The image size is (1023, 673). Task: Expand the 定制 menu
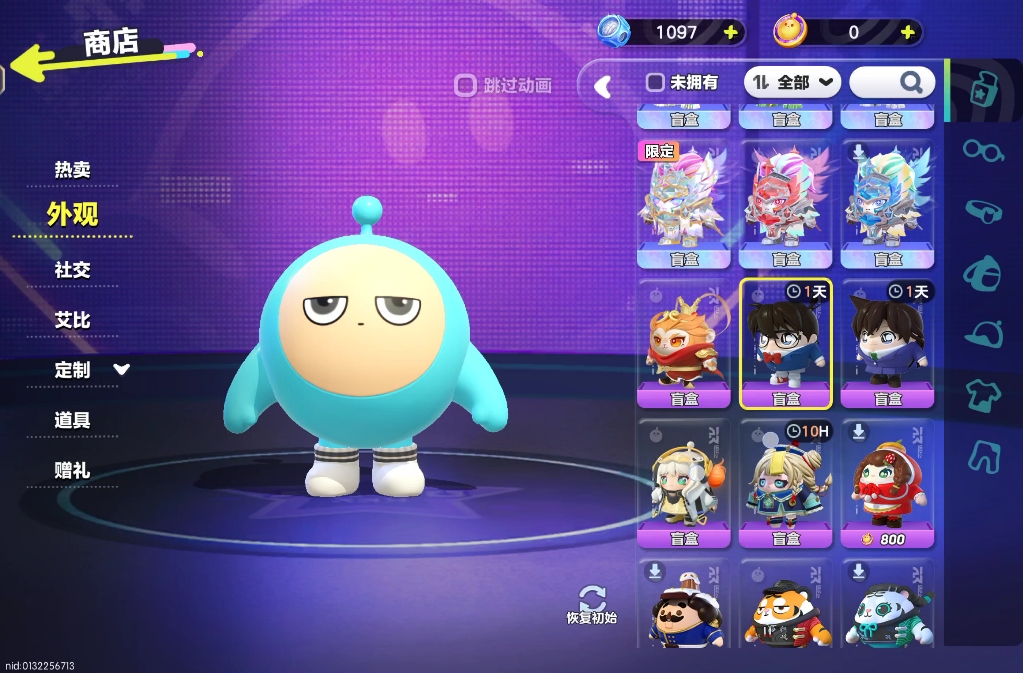point(90,370)
